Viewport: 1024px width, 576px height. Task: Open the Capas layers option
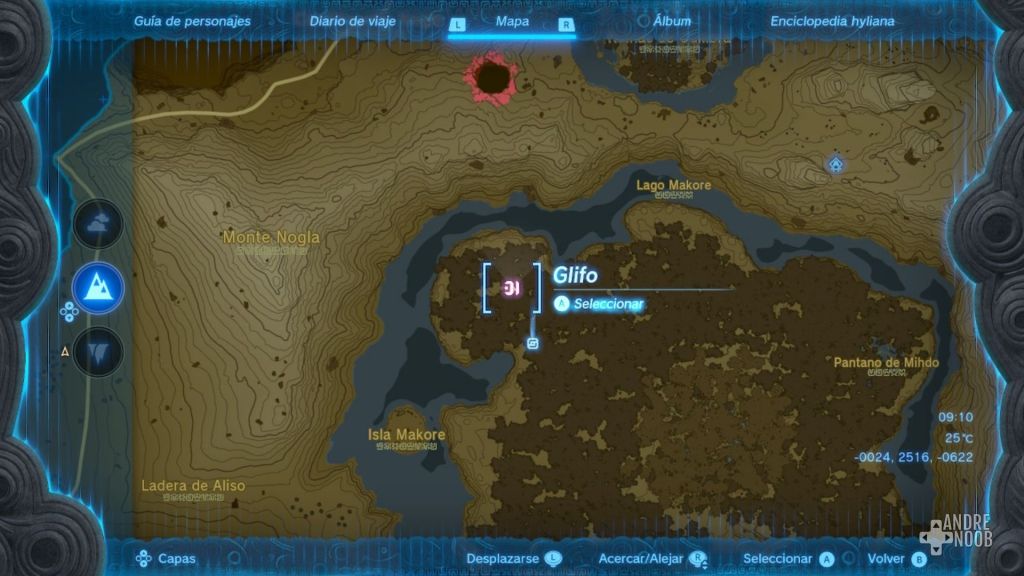(166, 559)
